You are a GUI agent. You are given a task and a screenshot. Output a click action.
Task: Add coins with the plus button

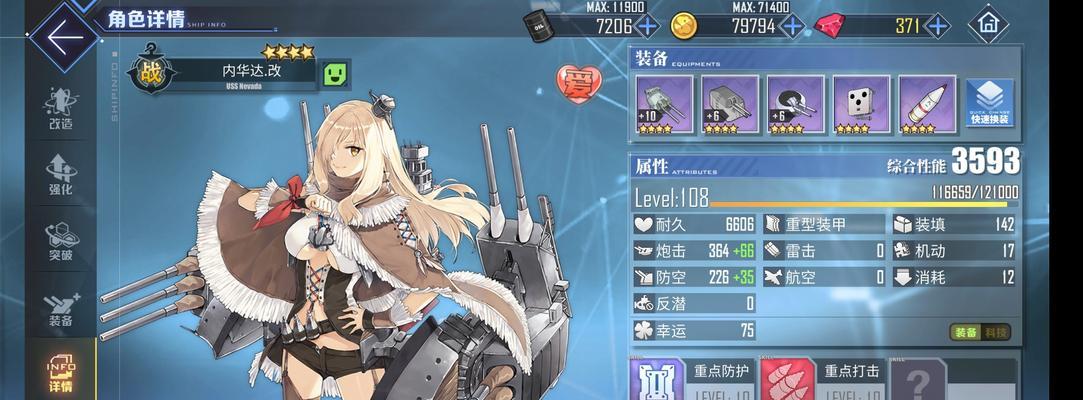[792, 26]
